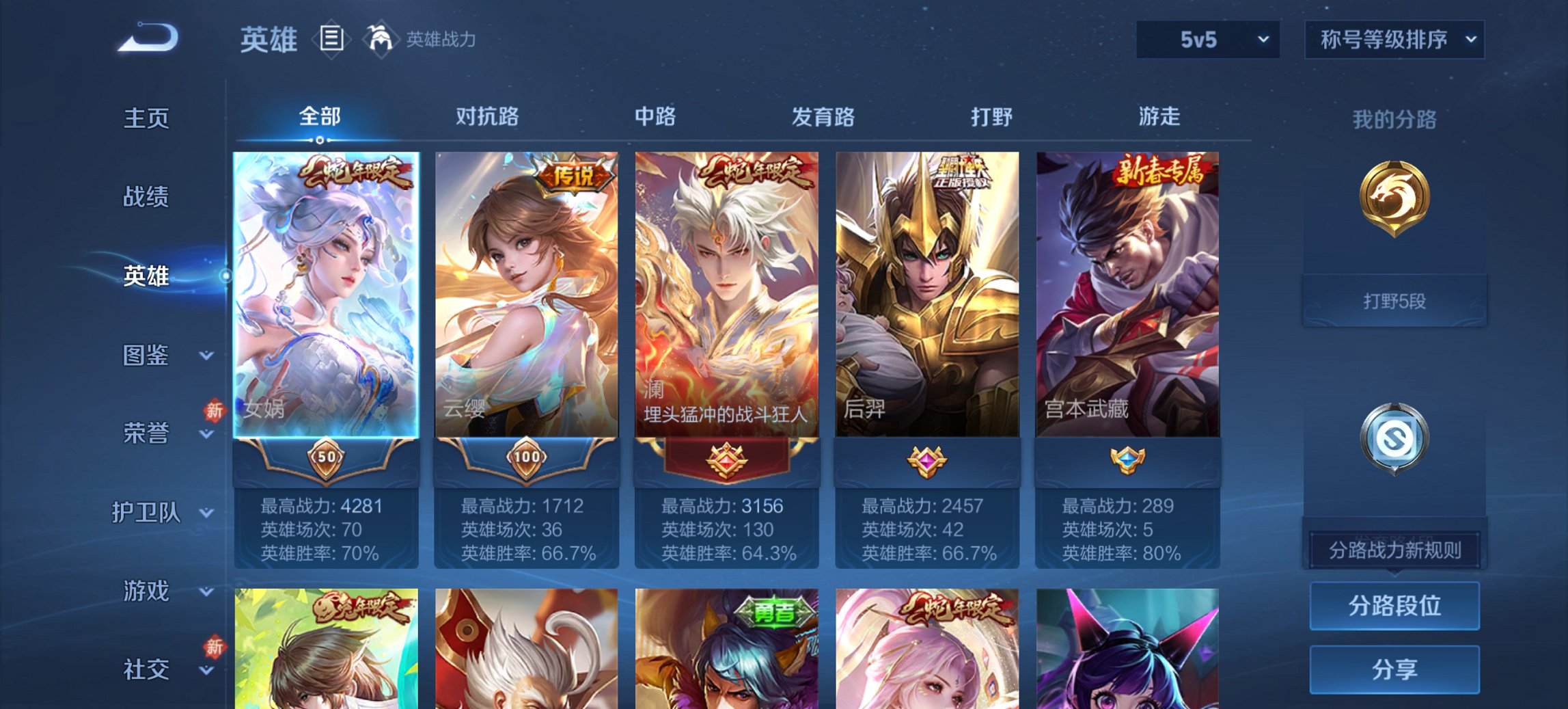Open the 主页 menu item
Image resolution: width=1568 pixels, height=709 pixels.
pos(146,119)
